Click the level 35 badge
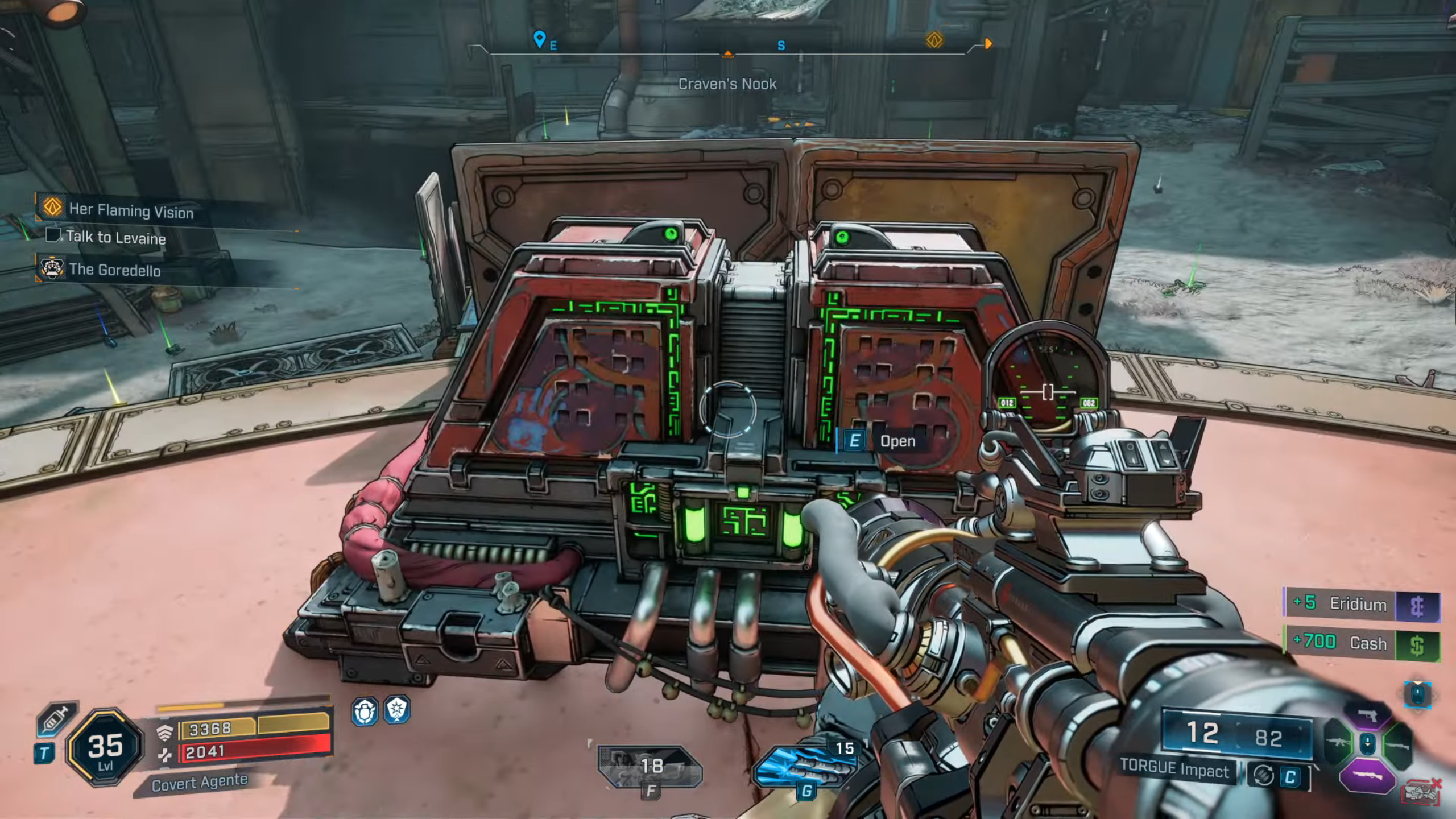Screen dimensions: 1456x819 (x=105, y=747)
